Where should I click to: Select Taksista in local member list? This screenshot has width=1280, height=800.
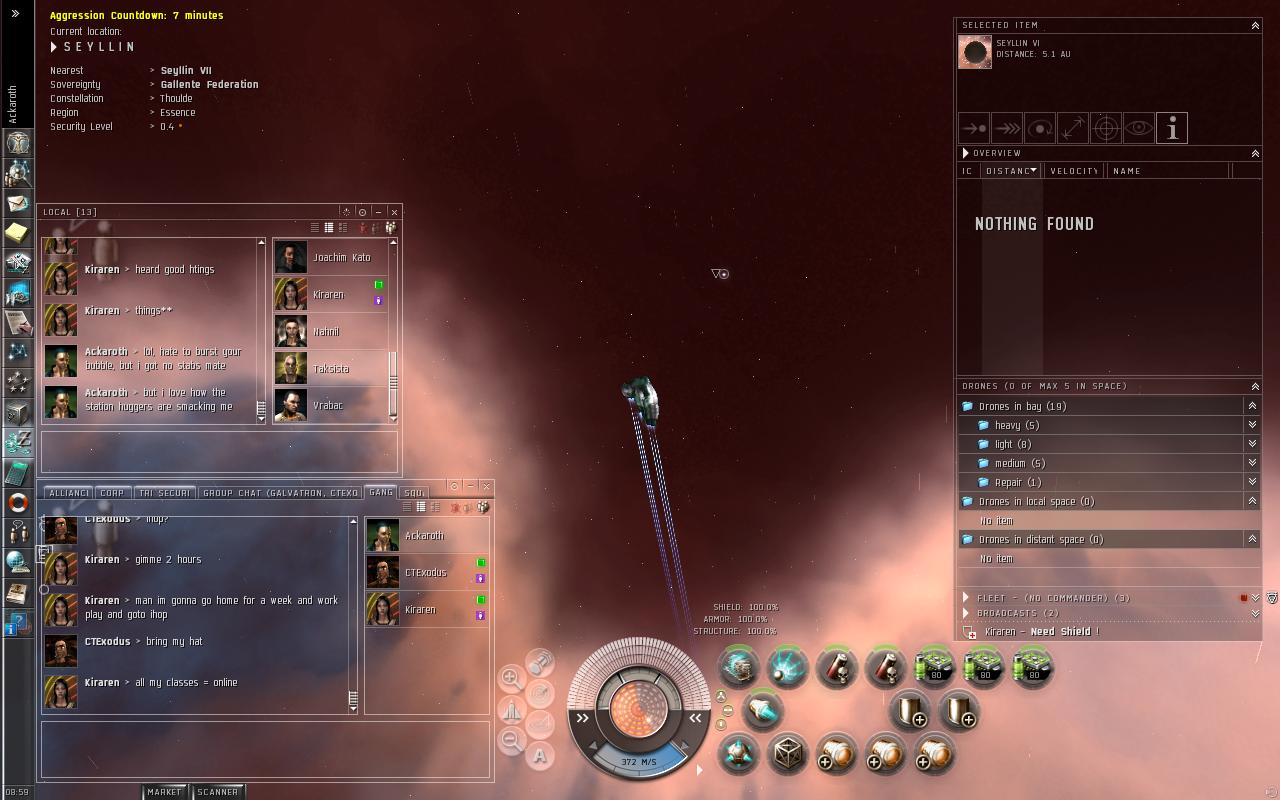tap(331, 369)
